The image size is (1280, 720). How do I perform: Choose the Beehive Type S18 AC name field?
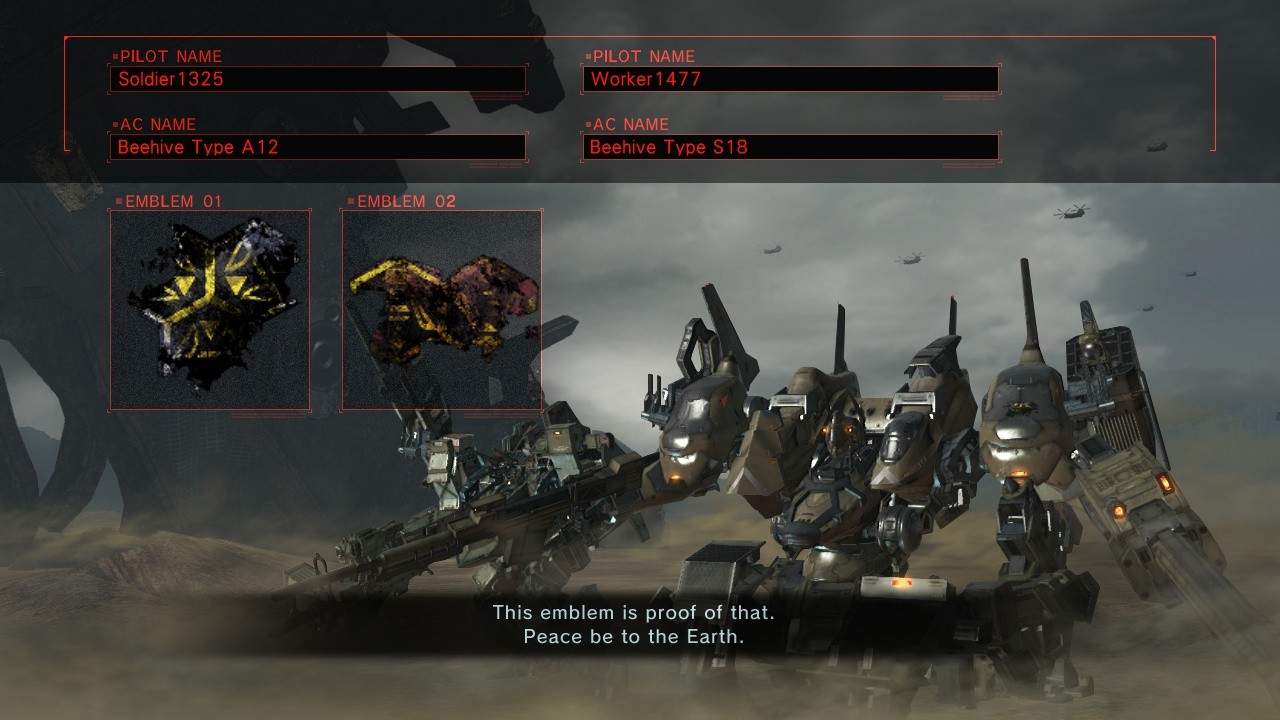790,147
